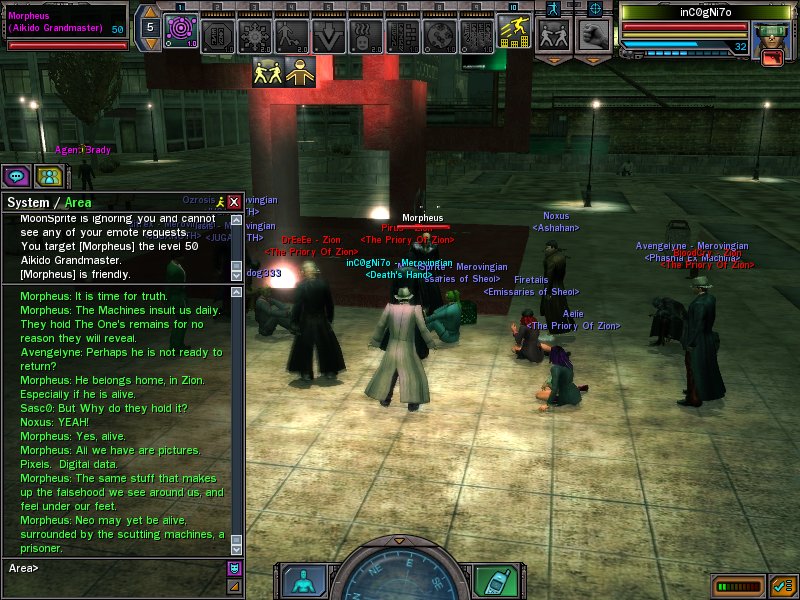This screenshot has width=800, height=600.
Task: Select the down-arrow ability in hotbar
Action: [328, 36]
